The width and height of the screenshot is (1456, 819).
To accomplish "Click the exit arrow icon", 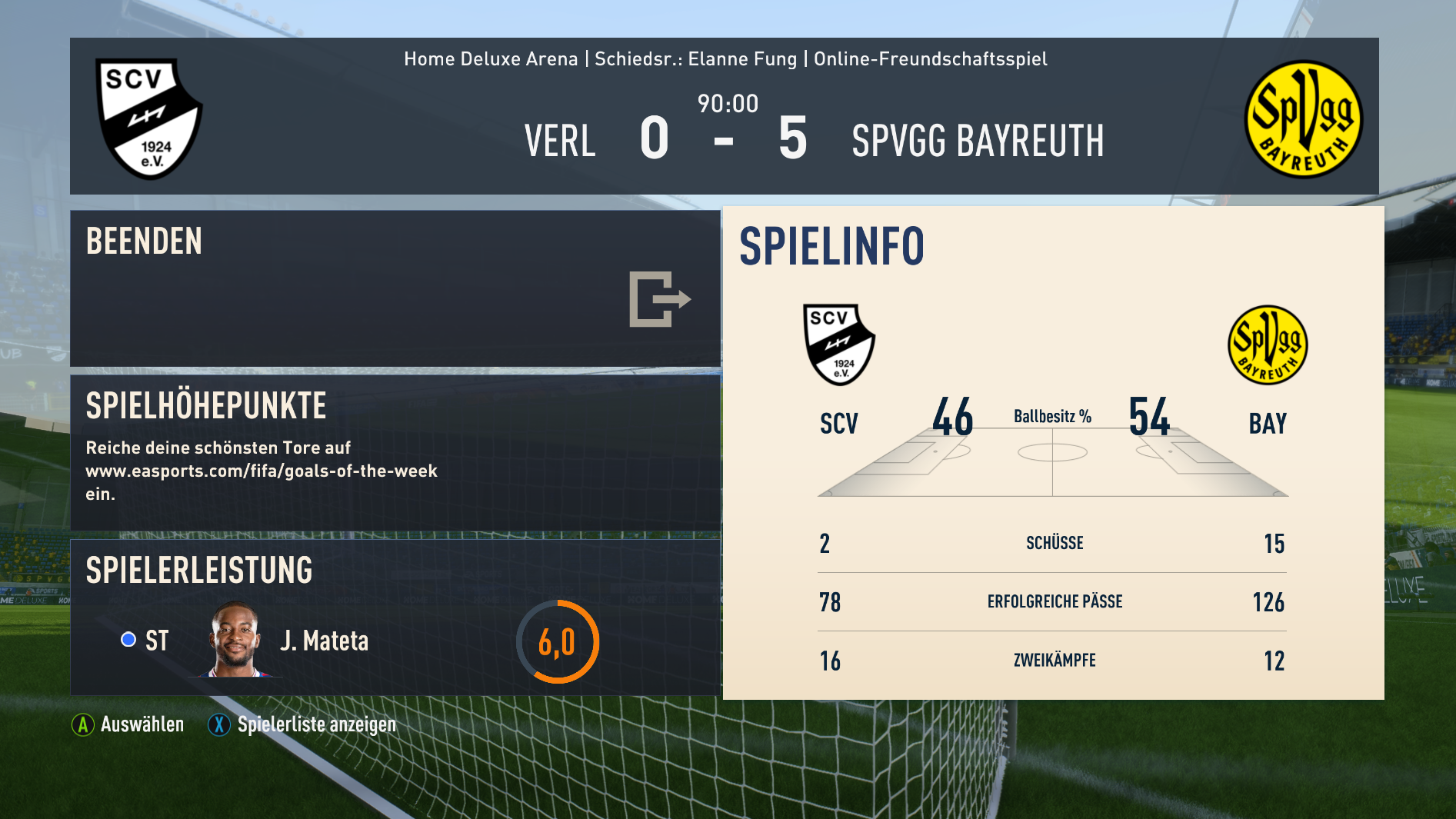I will (659, 299).
